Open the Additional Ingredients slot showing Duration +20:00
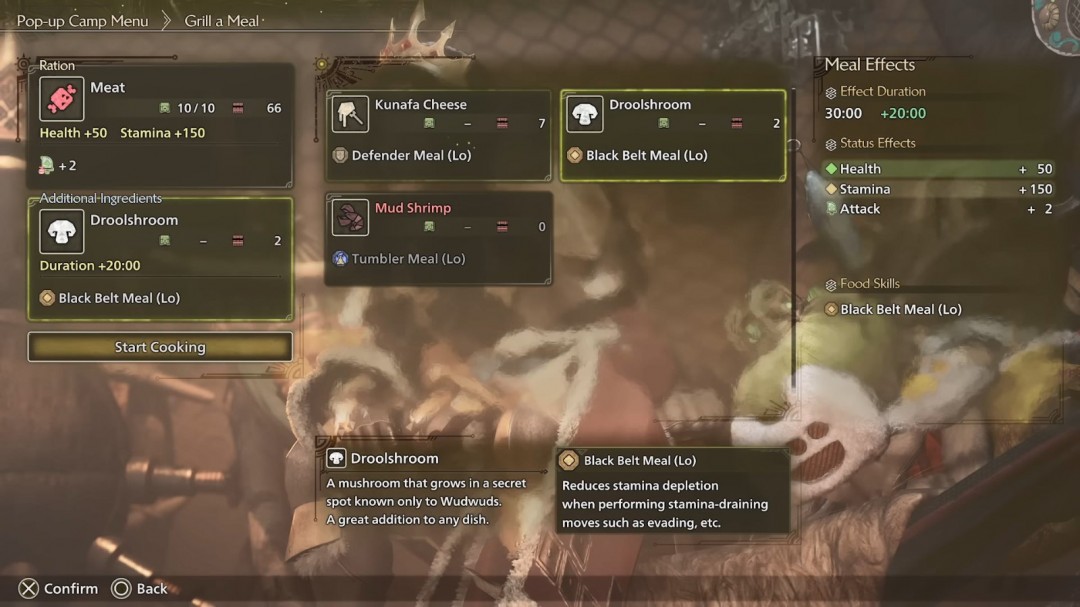Image resolution: width=1080 pixels, height=607 pixels. click(160, 258)
